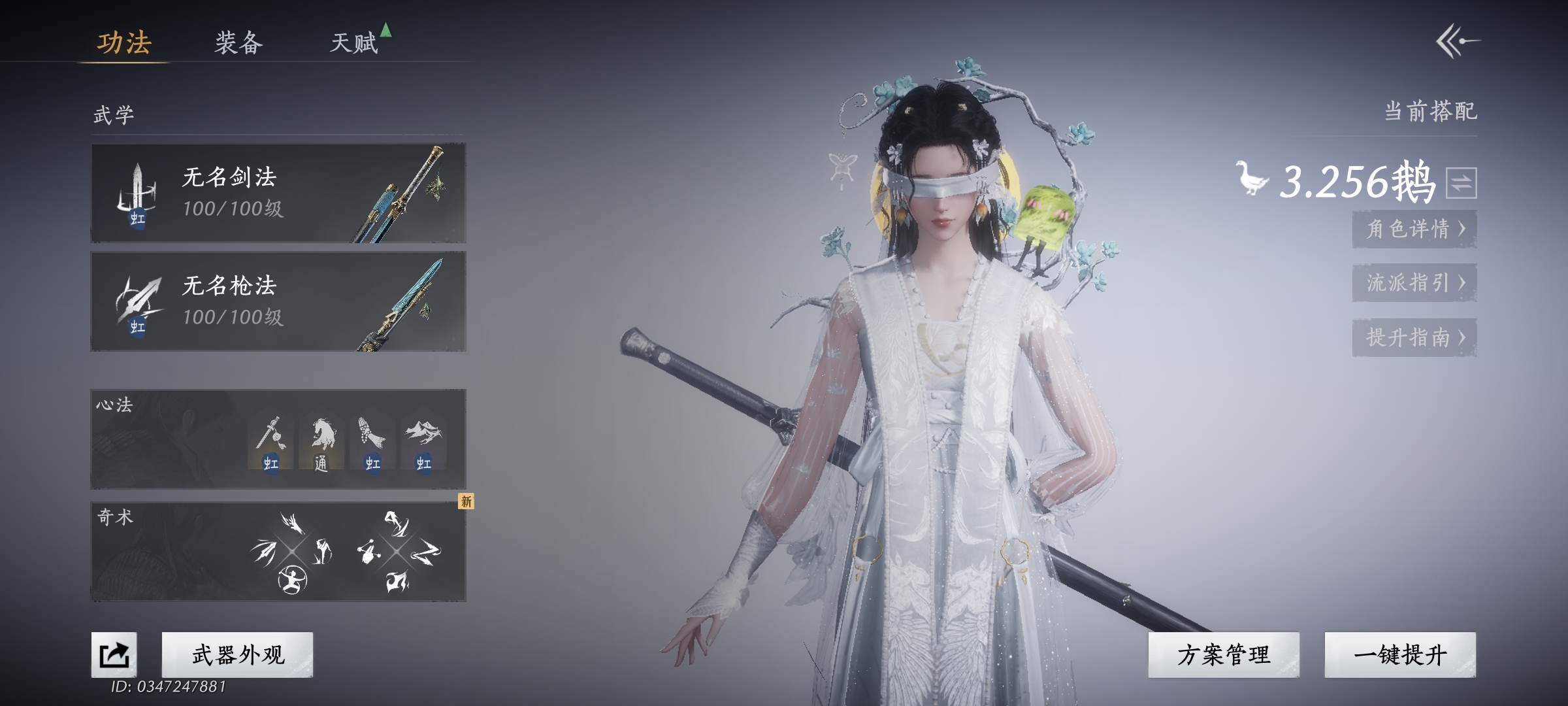
Task: Click the swap arrows icon beside the score
Action: point(1461,183)
